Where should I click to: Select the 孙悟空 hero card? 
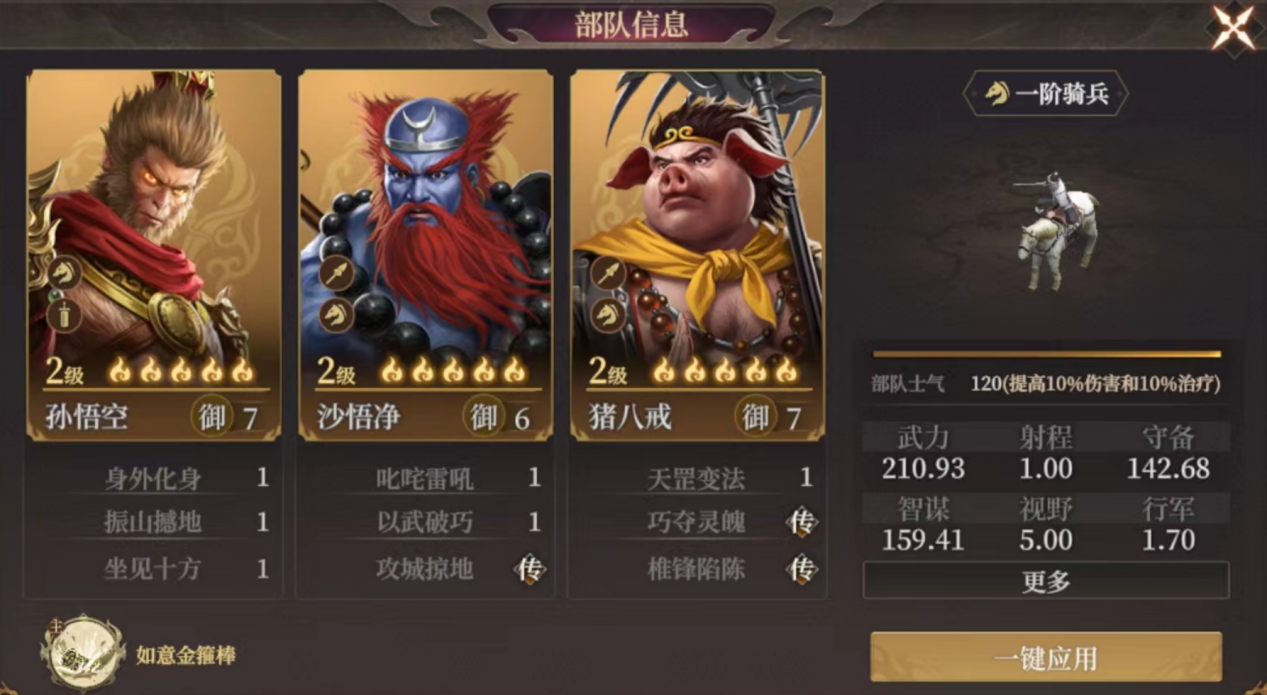(x=153, y=254)
